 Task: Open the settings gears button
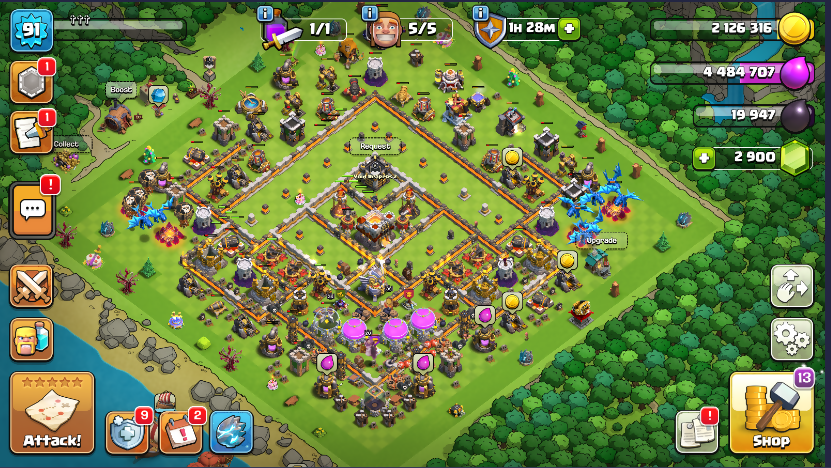(x=791, y=339)
